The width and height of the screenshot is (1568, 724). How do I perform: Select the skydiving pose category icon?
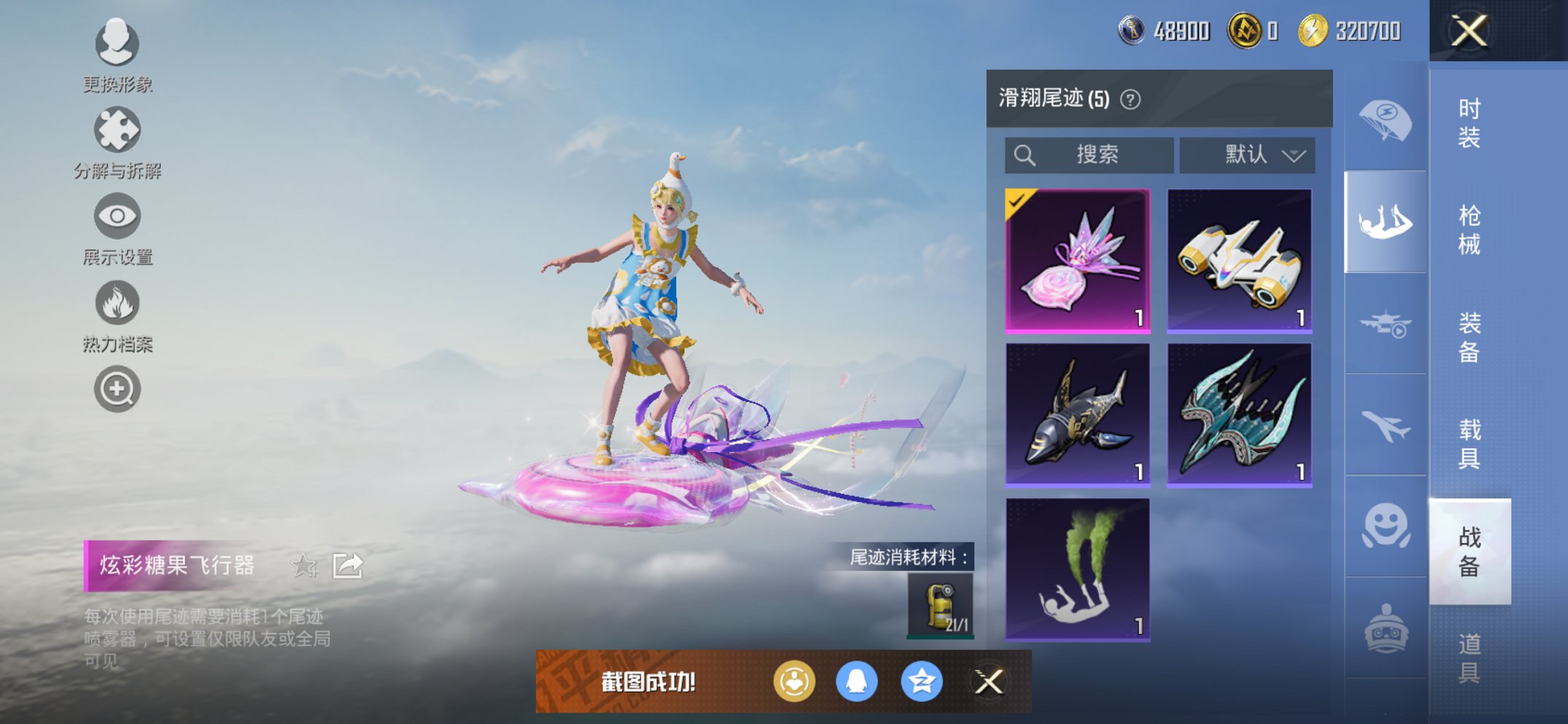tap(1385, 219)
